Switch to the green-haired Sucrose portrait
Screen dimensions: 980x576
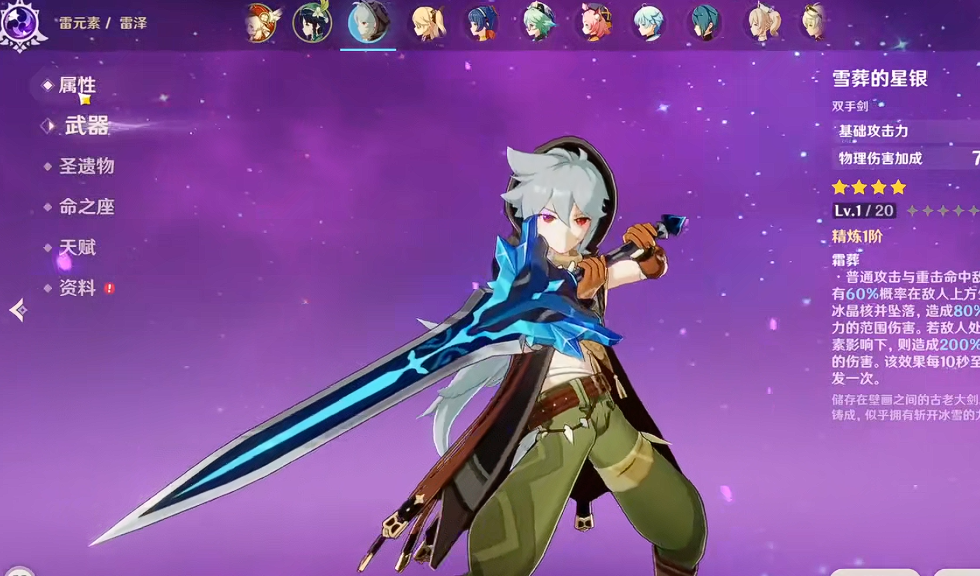coord(540,23)
